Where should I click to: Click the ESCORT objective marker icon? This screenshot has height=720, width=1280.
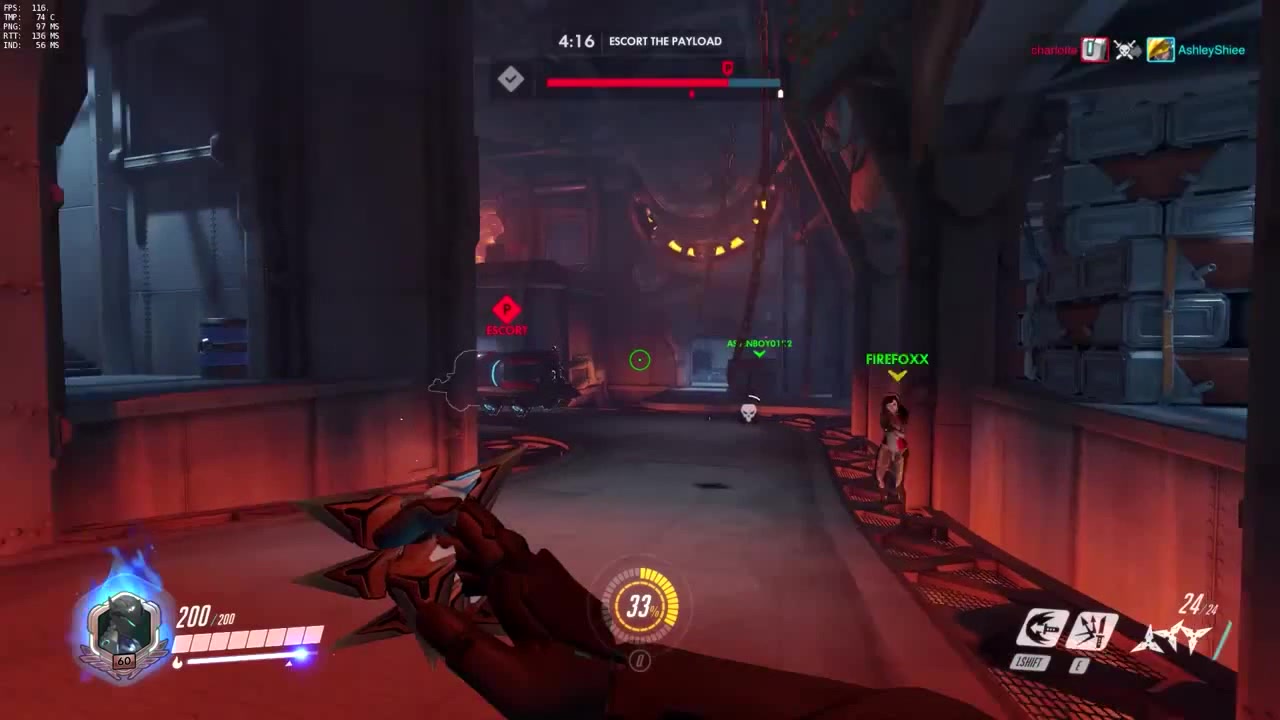tap(507, 310)
